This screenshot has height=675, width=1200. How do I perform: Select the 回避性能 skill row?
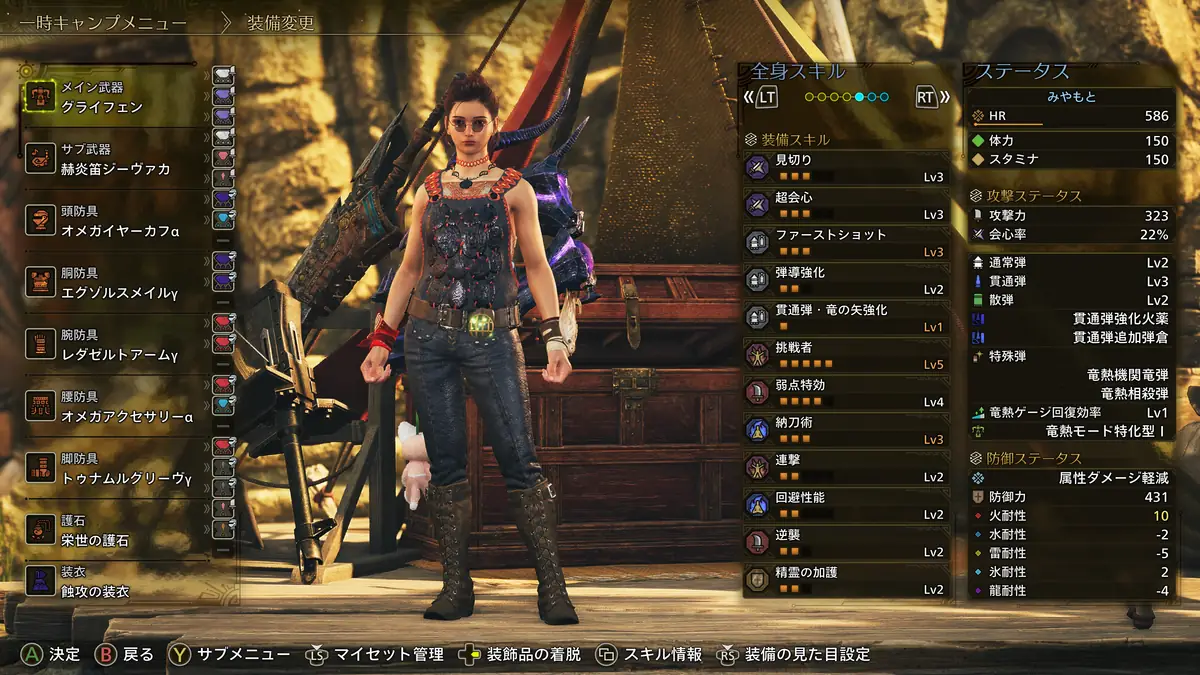[846, 505]
